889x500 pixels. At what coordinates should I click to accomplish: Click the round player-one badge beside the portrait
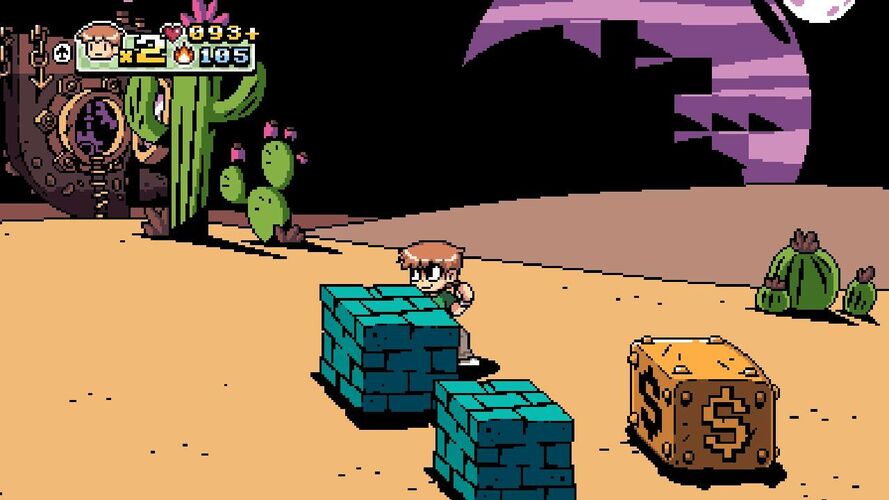point(62,53)
